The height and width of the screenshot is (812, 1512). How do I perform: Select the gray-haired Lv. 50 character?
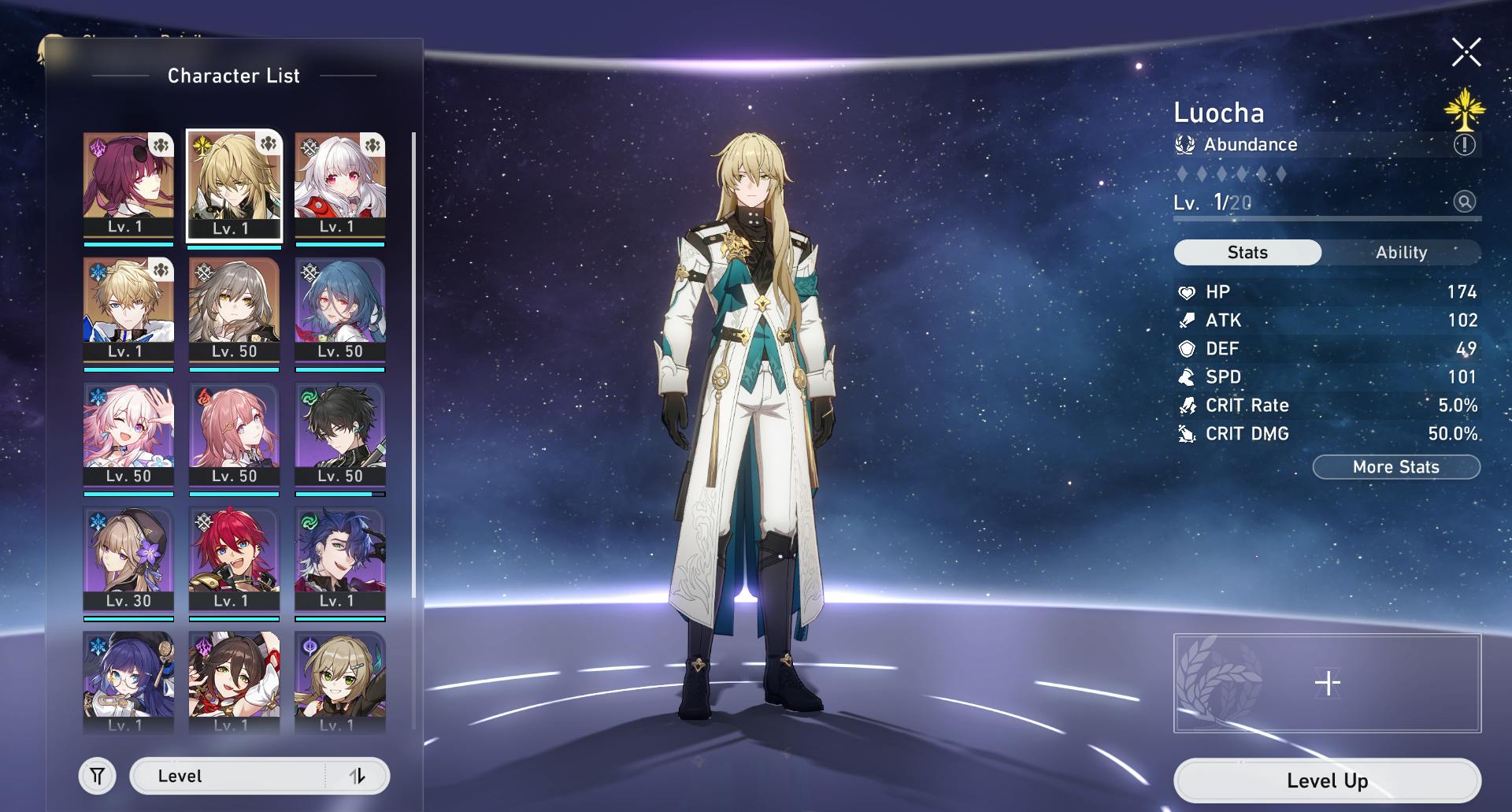coord(234,310)
